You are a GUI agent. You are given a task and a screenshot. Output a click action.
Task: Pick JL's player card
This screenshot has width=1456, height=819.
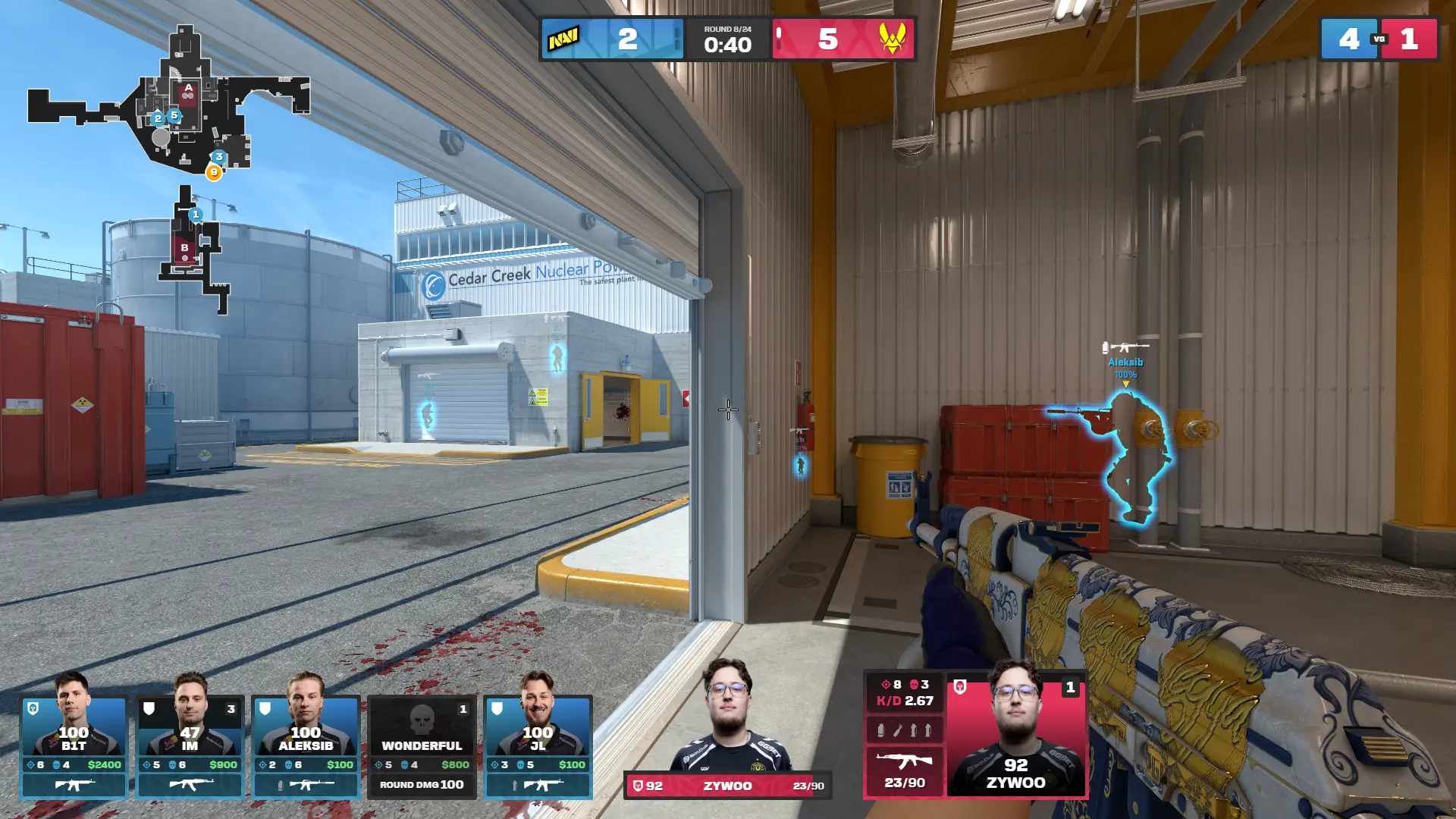(538, 747)
